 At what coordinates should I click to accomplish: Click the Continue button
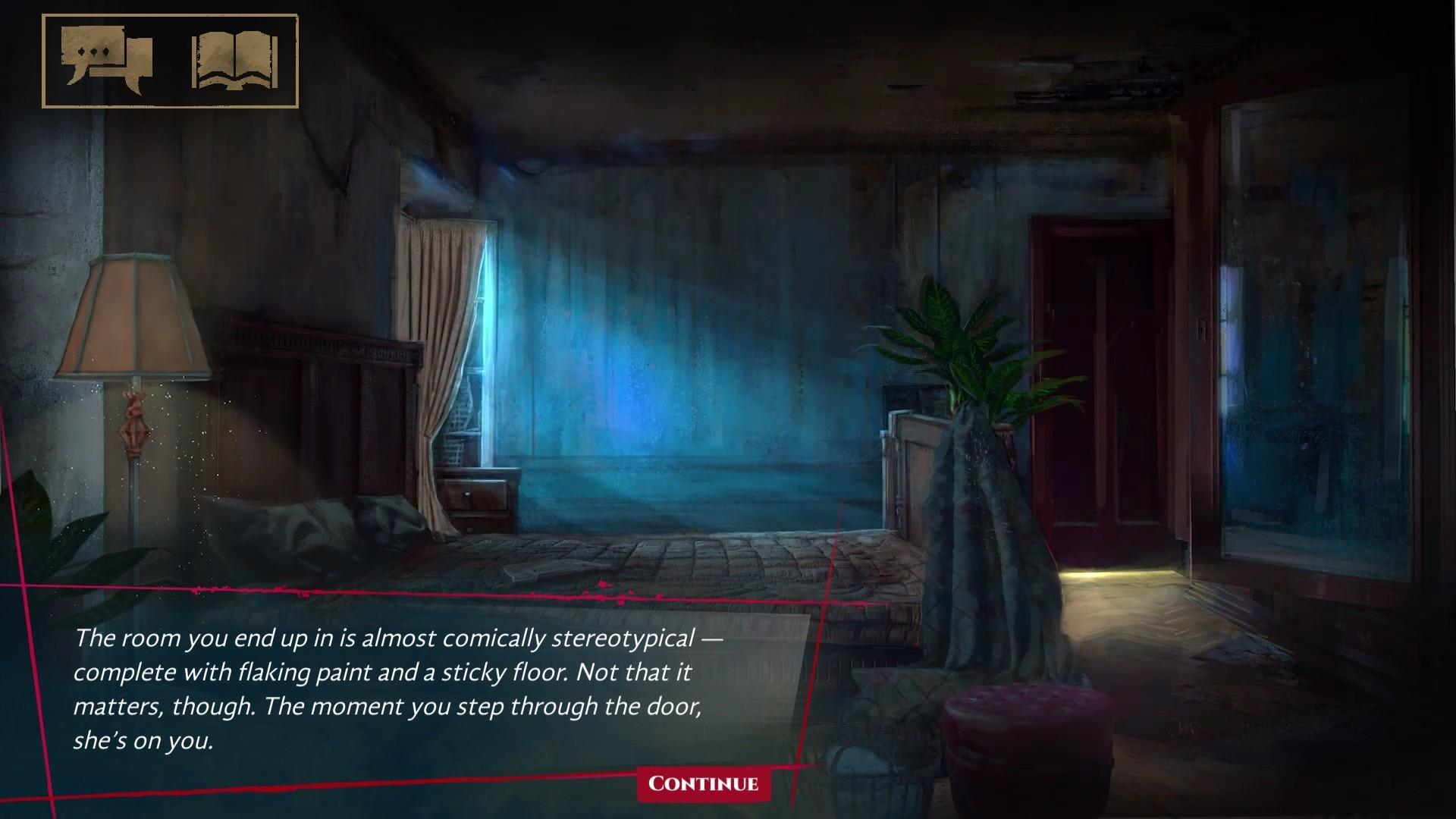pos(704,786)
